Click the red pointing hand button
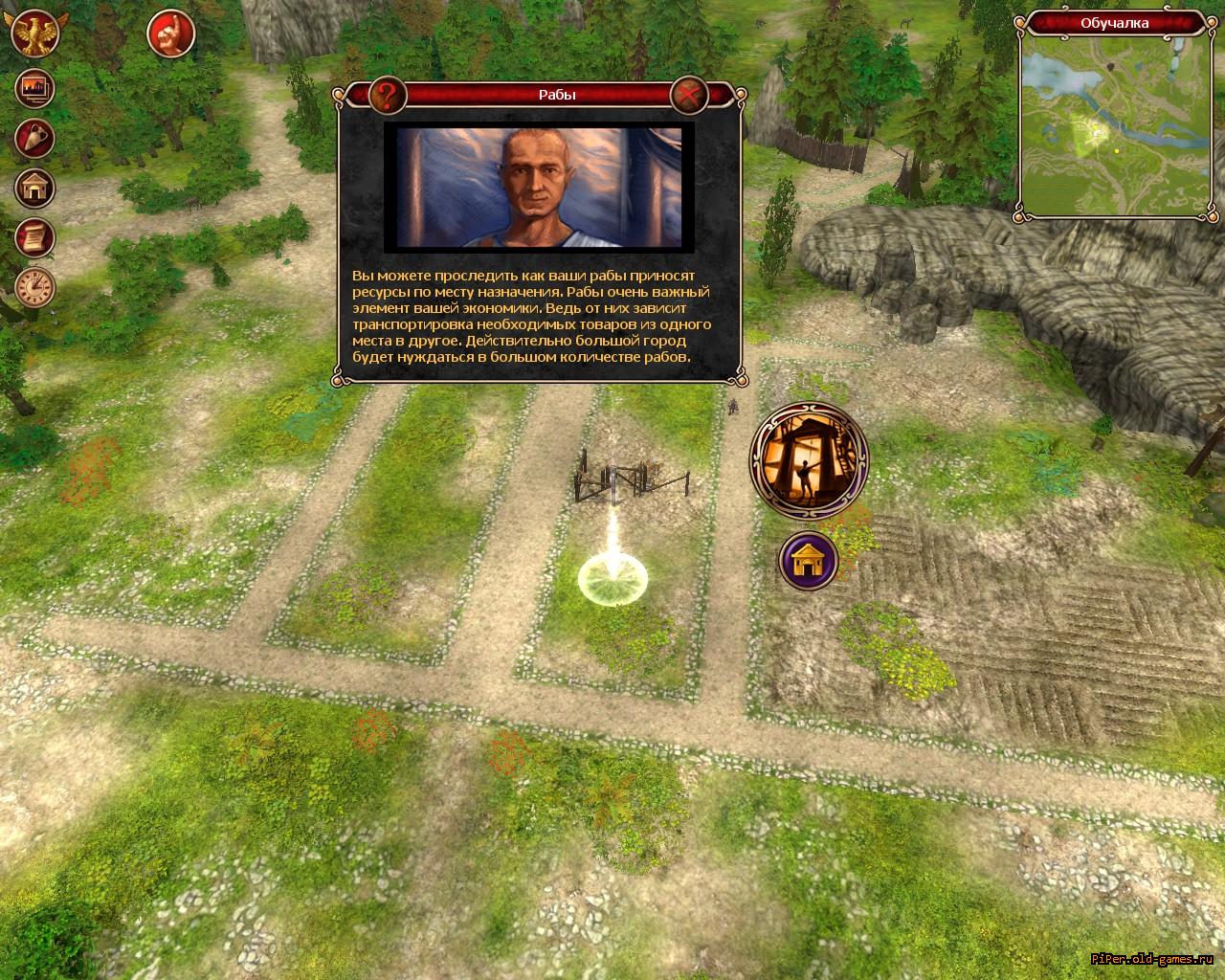Screen dimensions: 1225x980 point(171,34)
